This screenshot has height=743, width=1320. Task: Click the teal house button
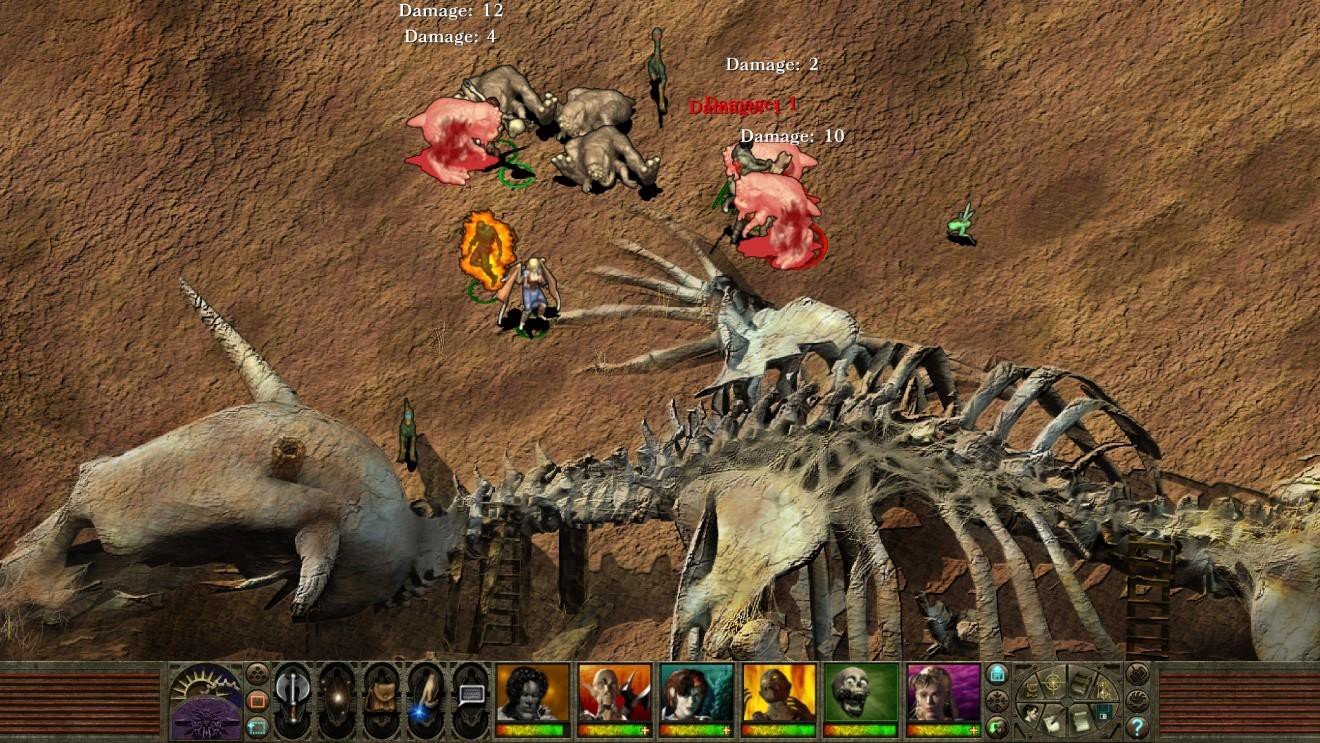point(997,673)
